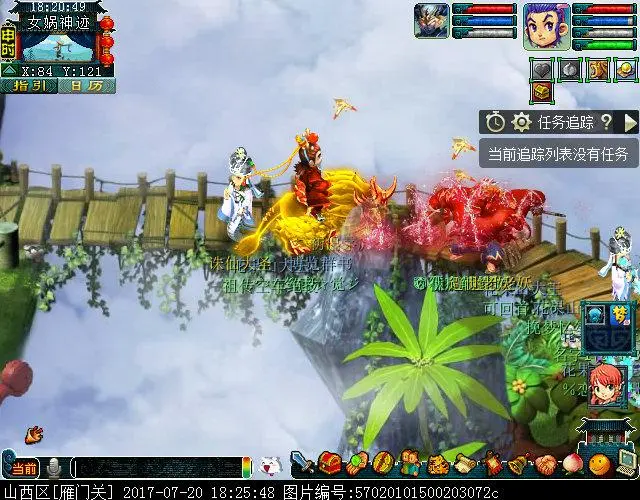
Task: Open the ghost emoticon picker
Action: 270,467
